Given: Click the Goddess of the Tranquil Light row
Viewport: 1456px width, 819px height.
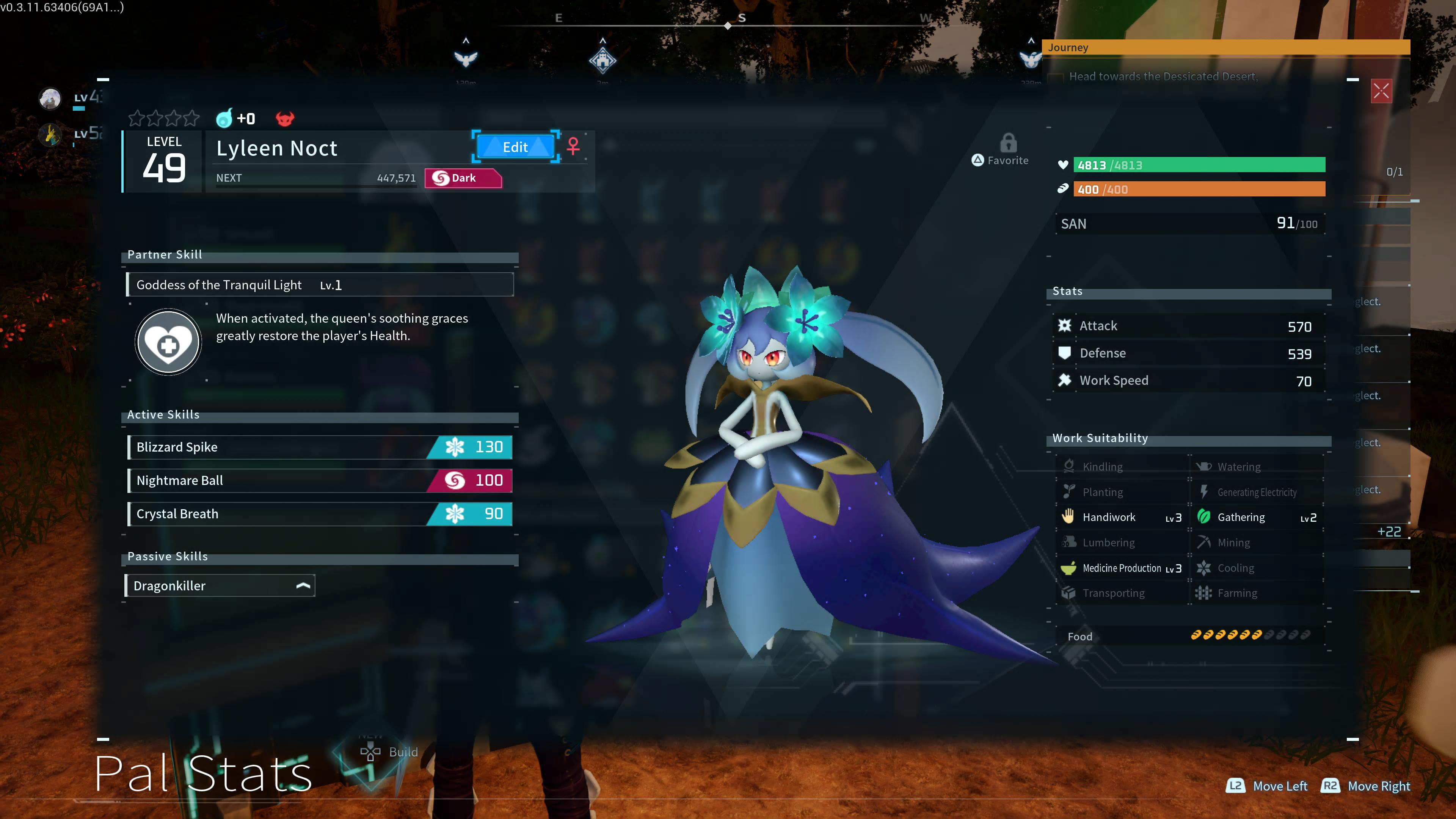Looking at the screenshot, I should point(320,285).
